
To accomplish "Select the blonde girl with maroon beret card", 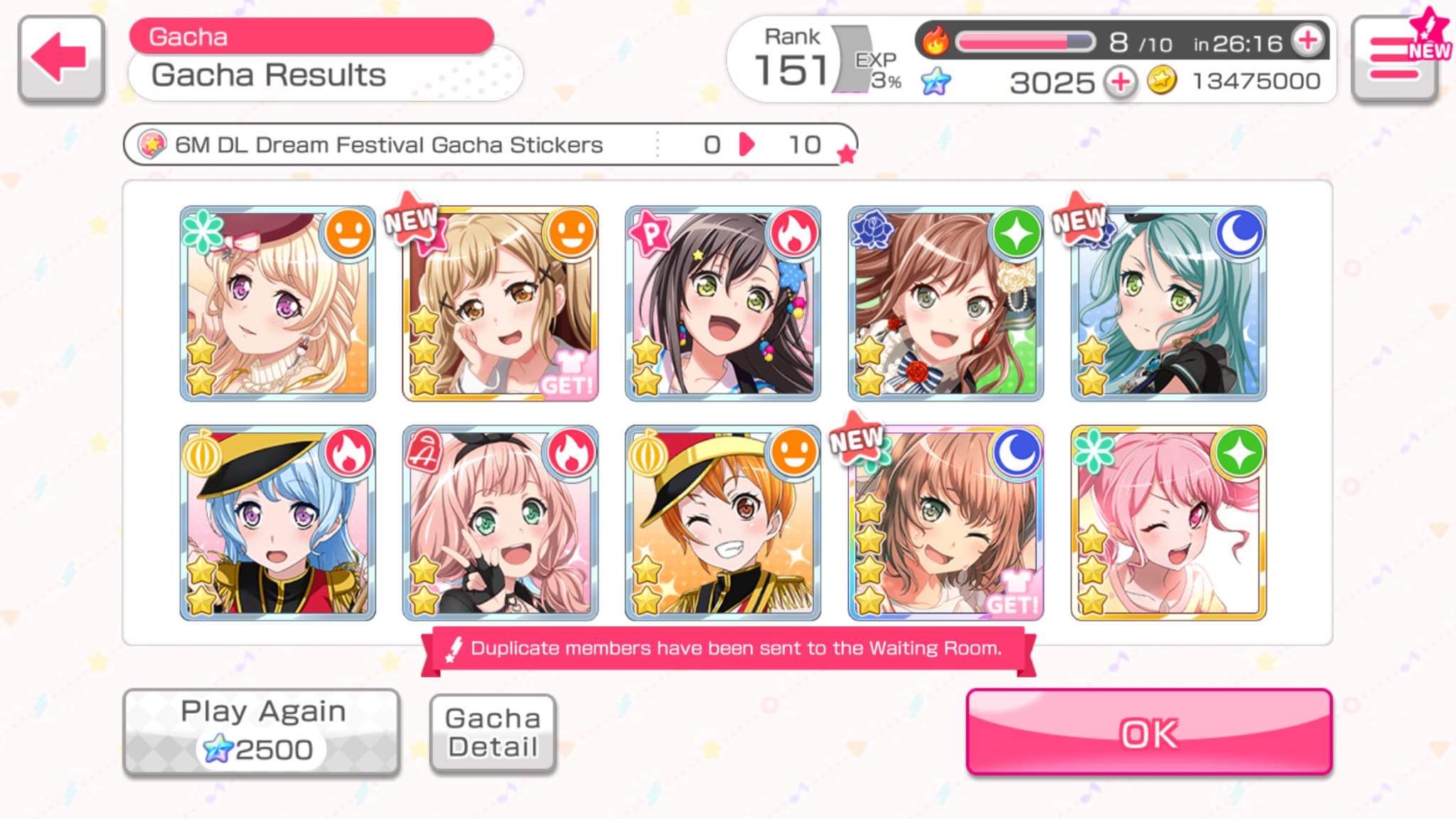I will [x=277, y=304].
